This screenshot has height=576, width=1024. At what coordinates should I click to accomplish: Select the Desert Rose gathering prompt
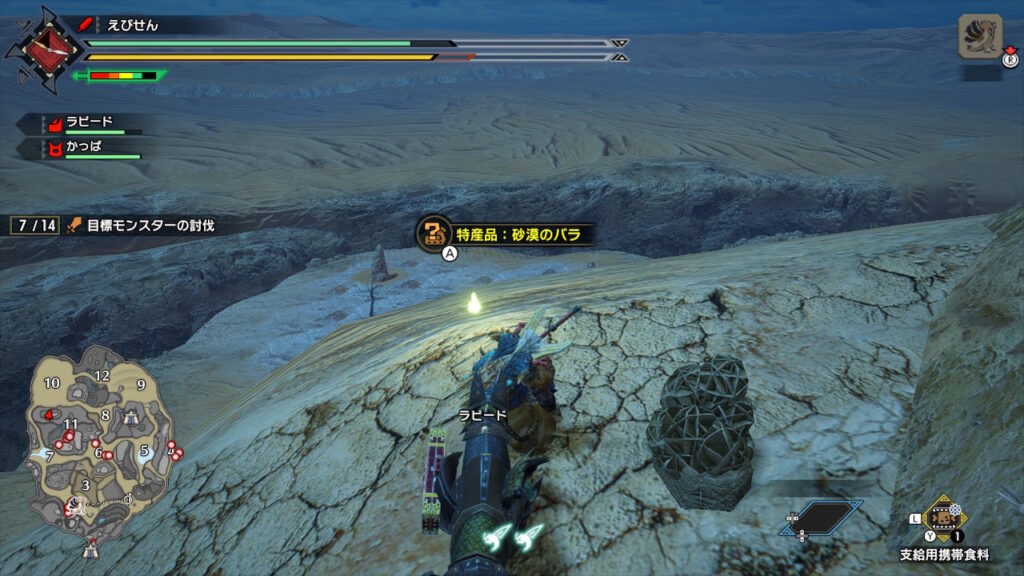505,234
